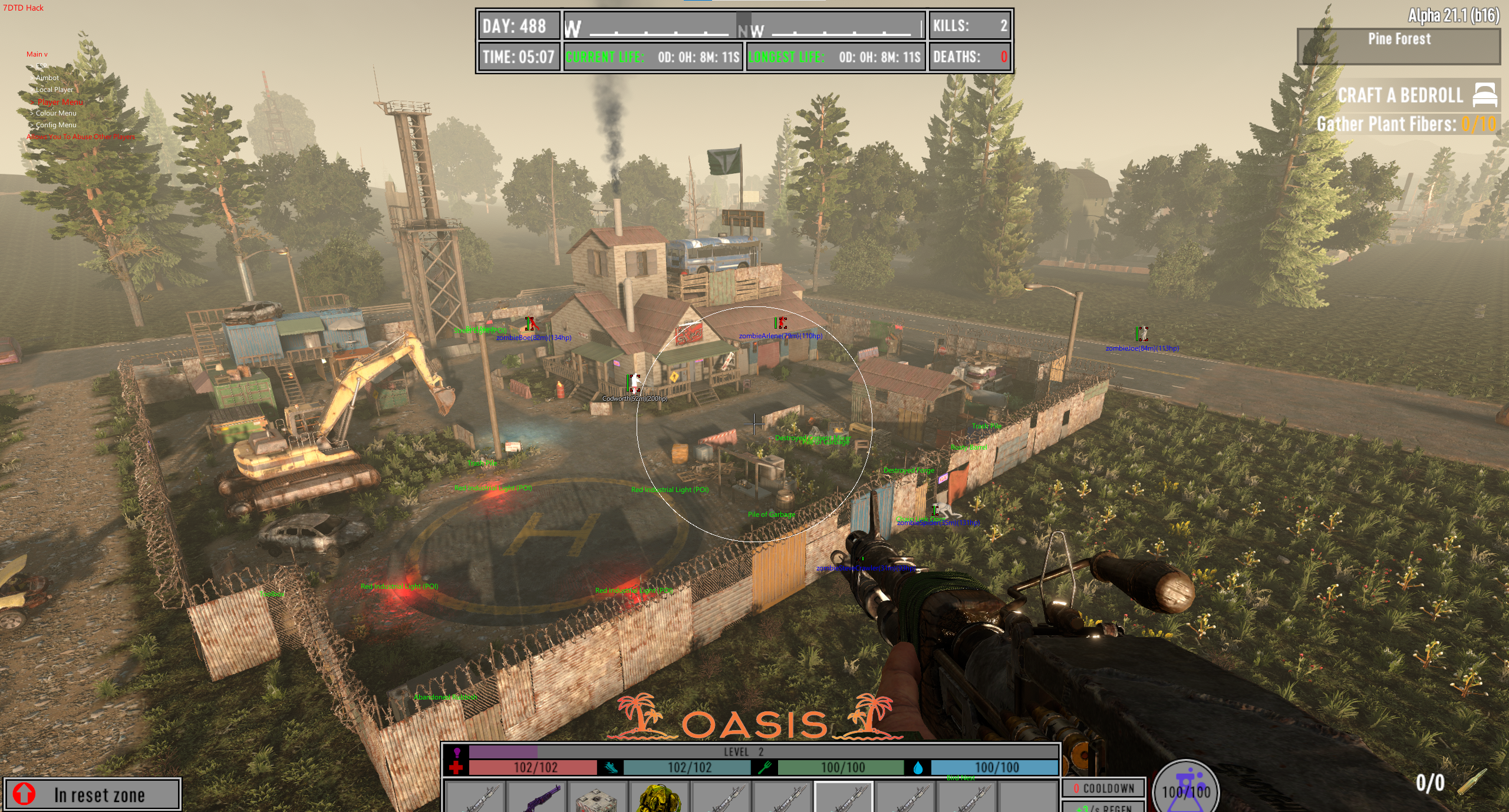
Task: Select the purple shotgun hotbar slot
Action: 538,798
